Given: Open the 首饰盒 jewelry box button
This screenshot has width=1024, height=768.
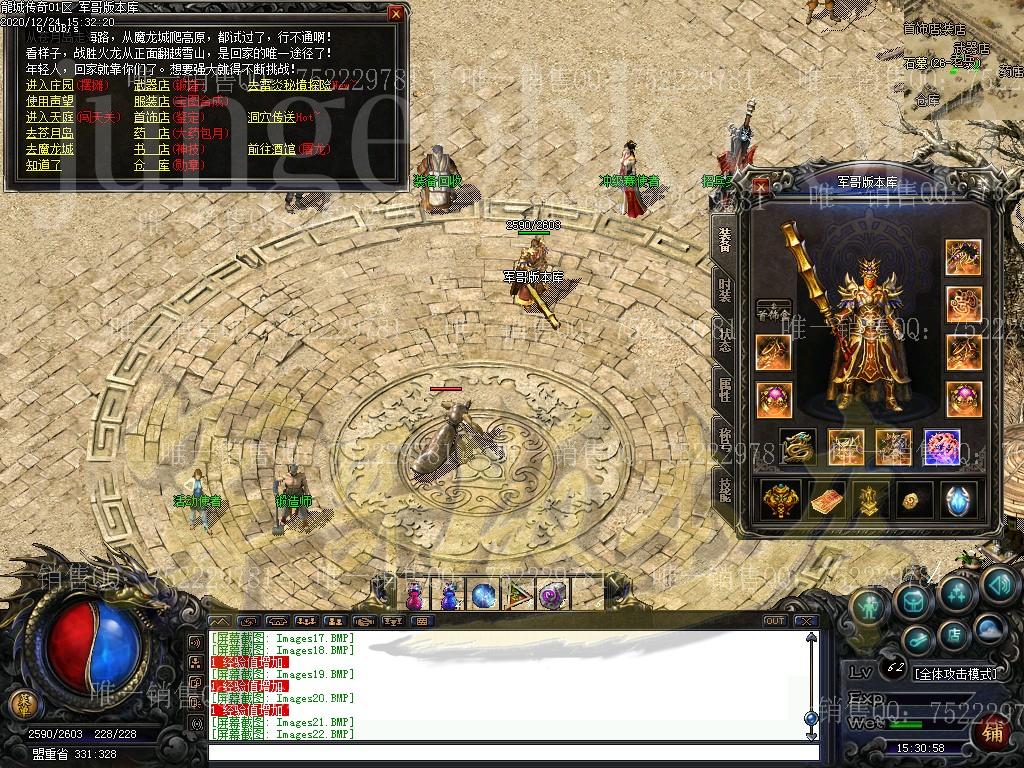Looking at the screenshot, I should pyautogui.click(x=773, y=311).
